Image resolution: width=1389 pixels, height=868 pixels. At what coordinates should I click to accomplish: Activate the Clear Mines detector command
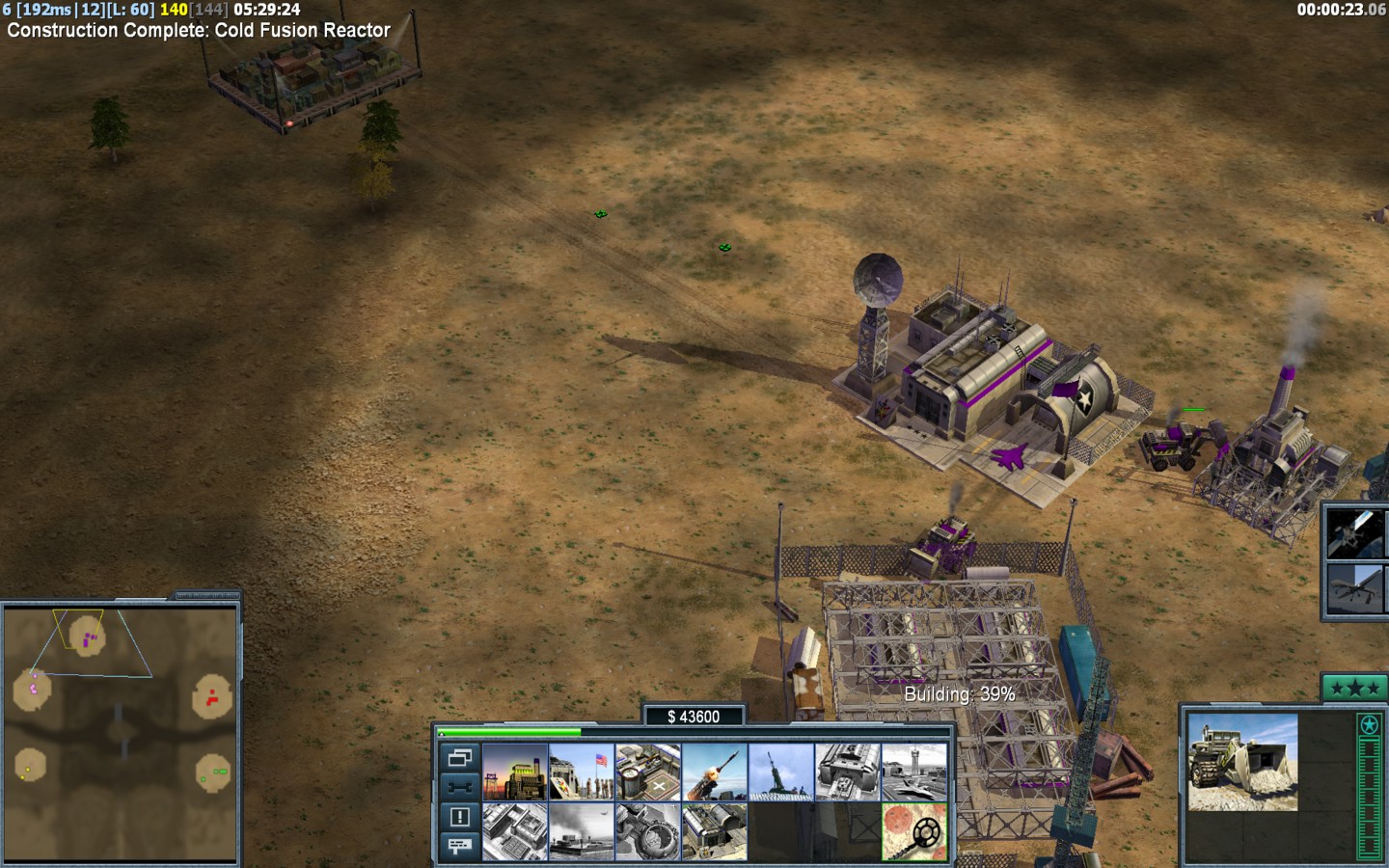pos(914,831)
